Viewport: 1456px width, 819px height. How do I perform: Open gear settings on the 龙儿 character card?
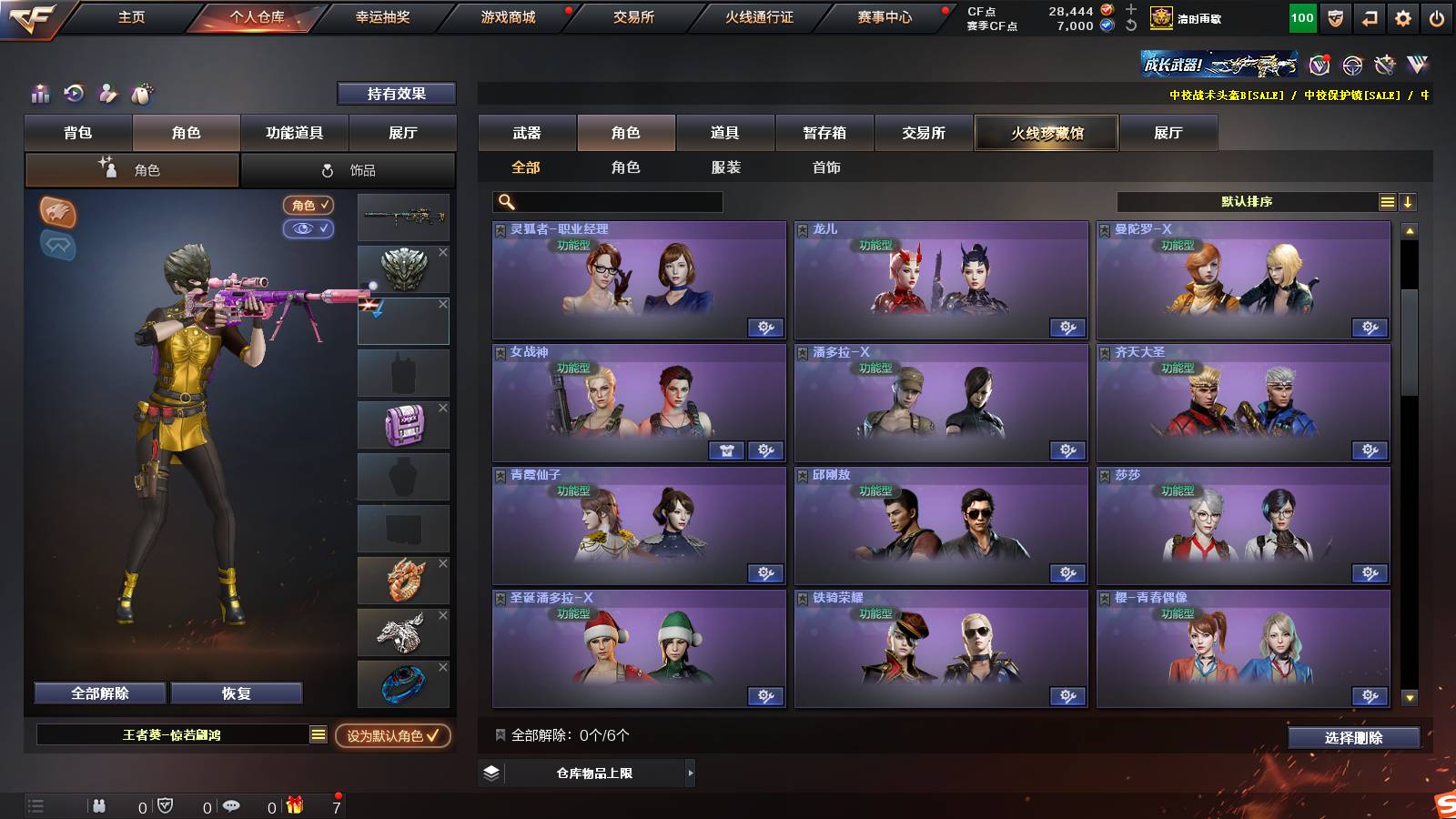(x=1067, y=327)
